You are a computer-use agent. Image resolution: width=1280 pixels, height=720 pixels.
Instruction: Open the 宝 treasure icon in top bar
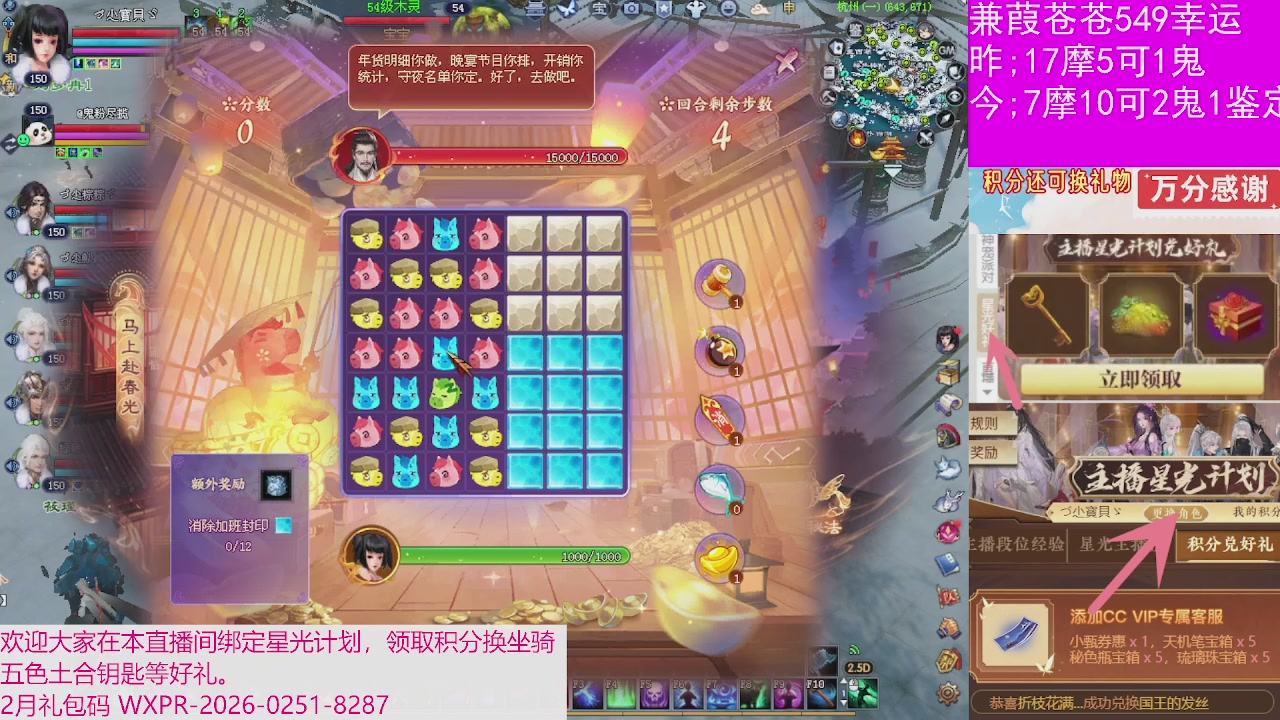coord(599,8)
